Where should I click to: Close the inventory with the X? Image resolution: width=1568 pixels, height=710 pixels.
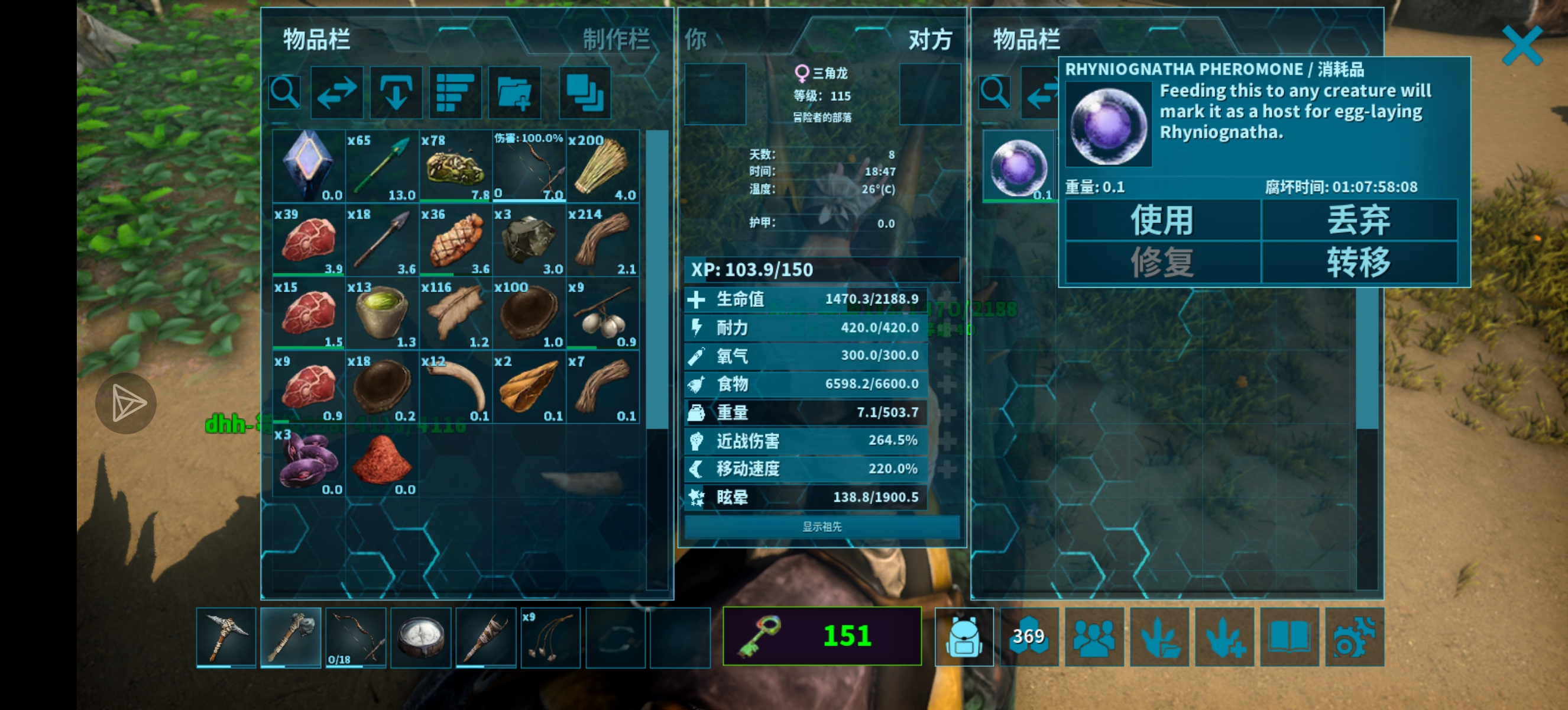[x=1521, y=46]
